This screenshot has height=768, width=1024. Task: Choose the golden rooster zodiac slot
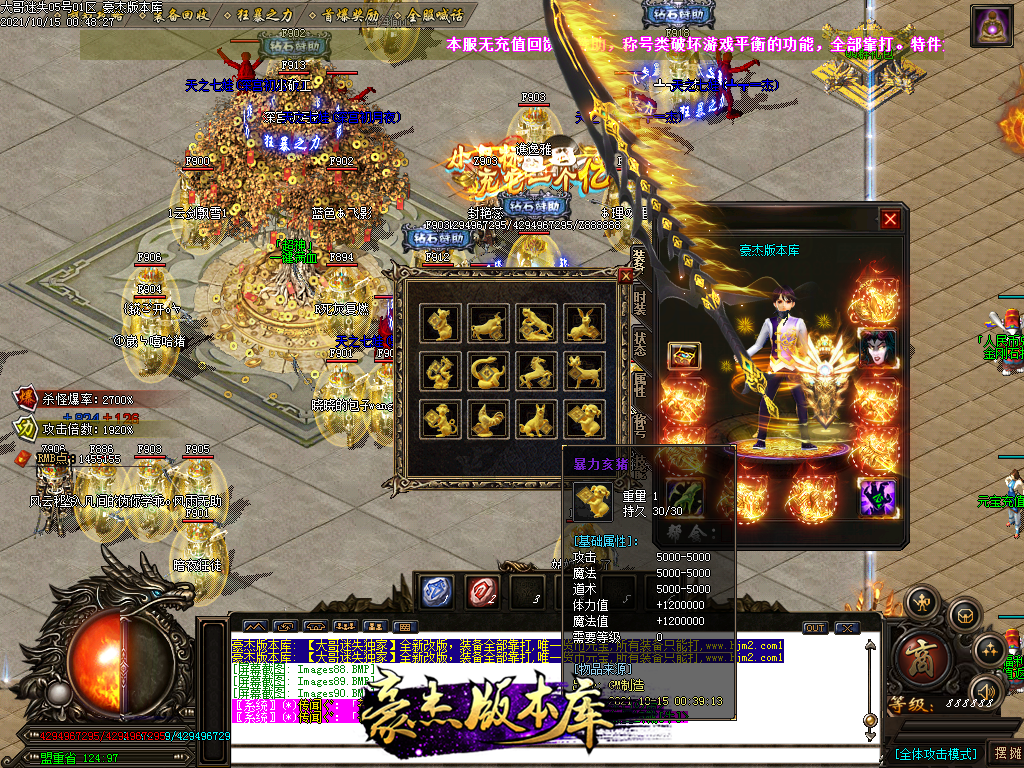pyautogui.click(x=488, y=419)
